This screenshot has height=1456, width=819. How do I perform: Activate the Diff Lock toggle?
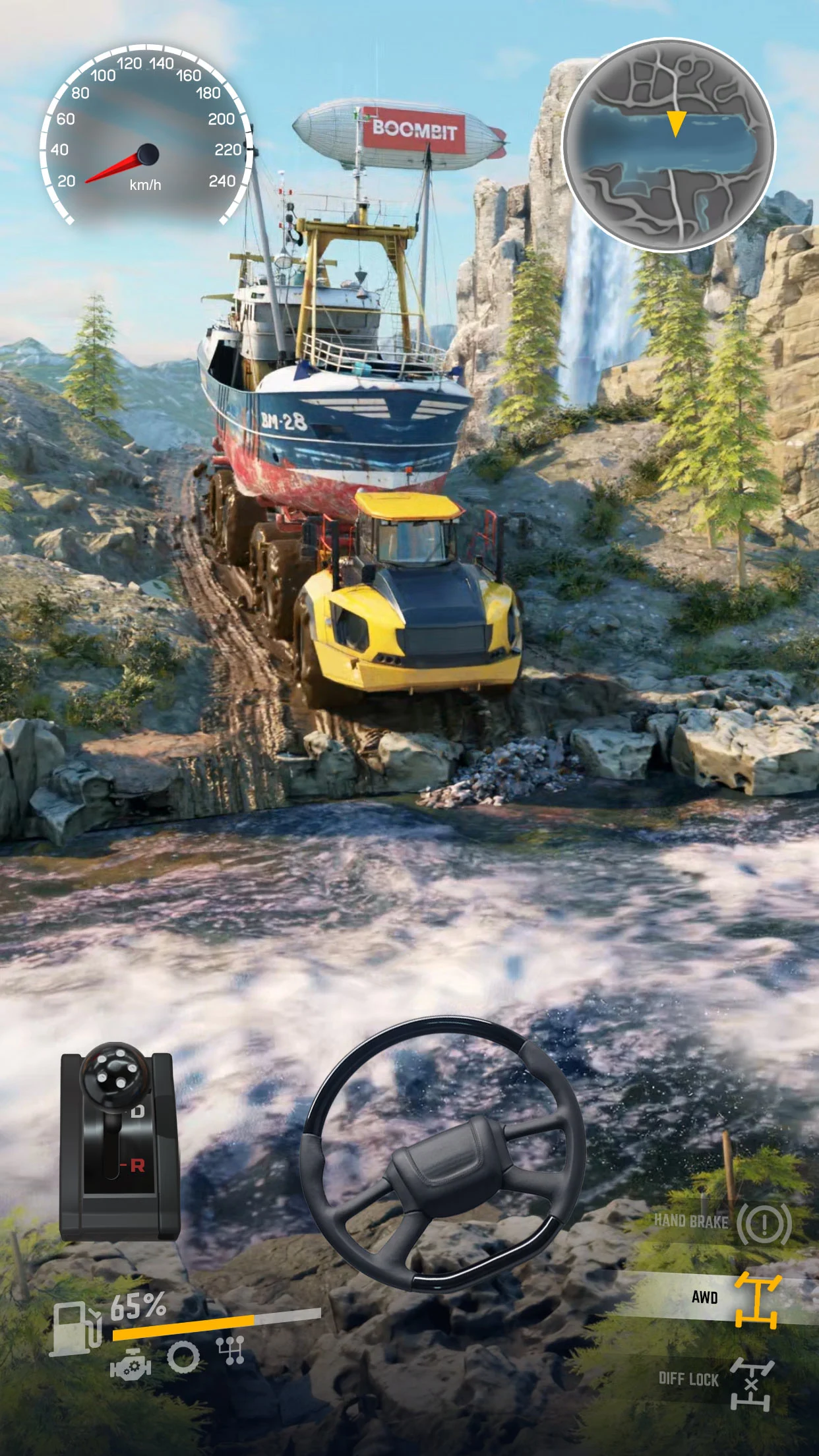[x=751, y=1383]
